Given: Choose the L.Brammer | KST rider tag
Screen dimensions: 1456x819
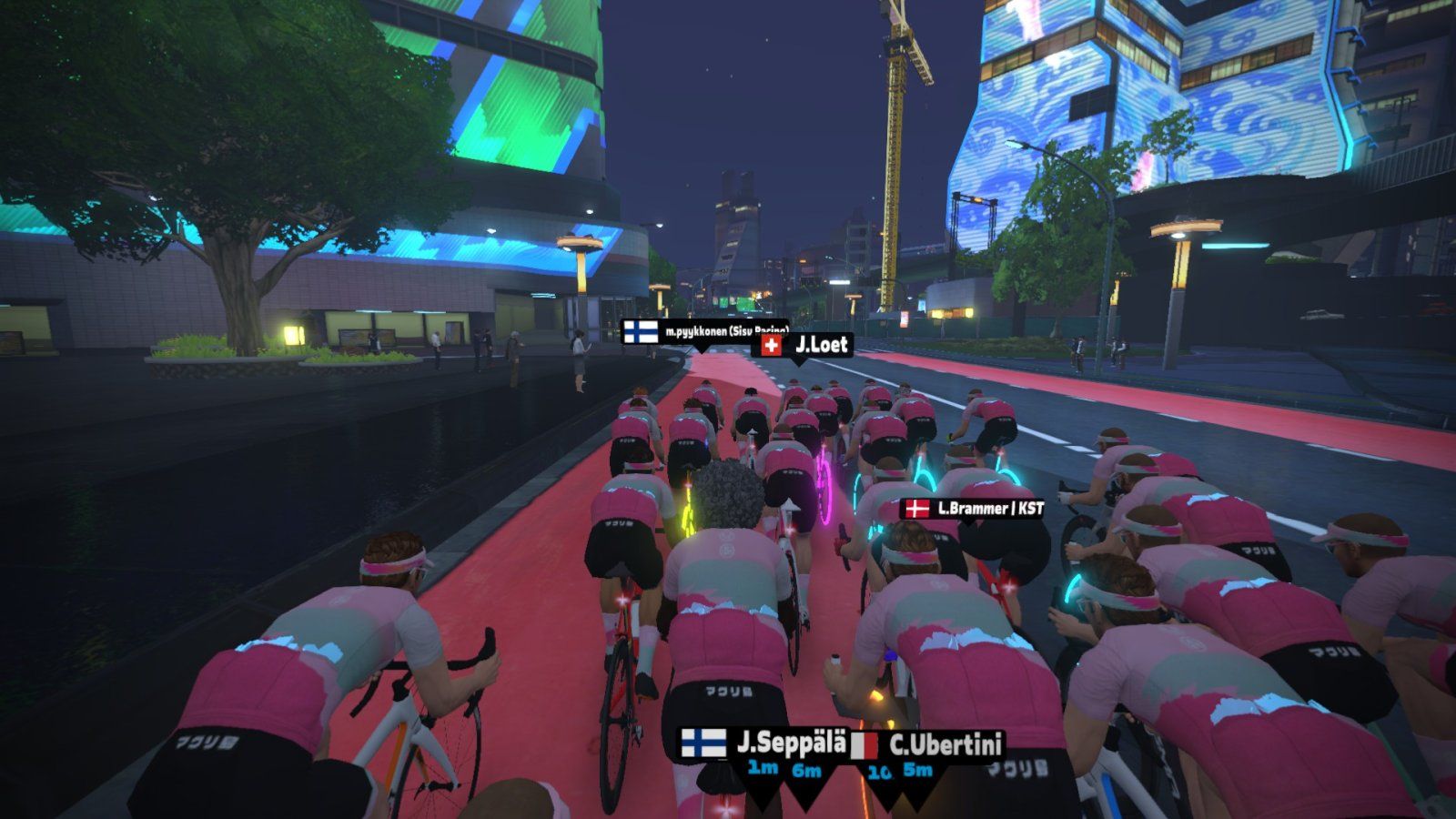Looking at the screenshot, I should (x=971, y=509).
